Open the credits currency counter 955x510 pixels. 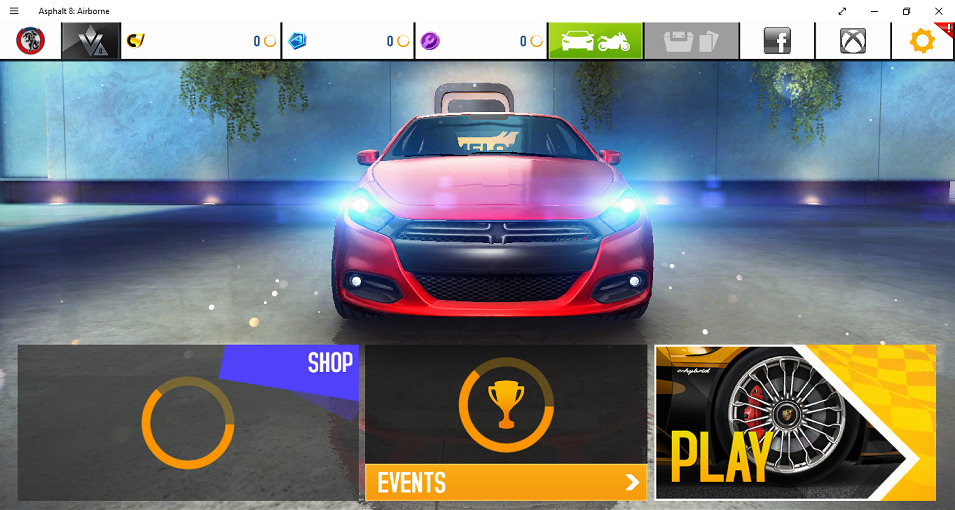pyautogui.click(x=200, y=41)
